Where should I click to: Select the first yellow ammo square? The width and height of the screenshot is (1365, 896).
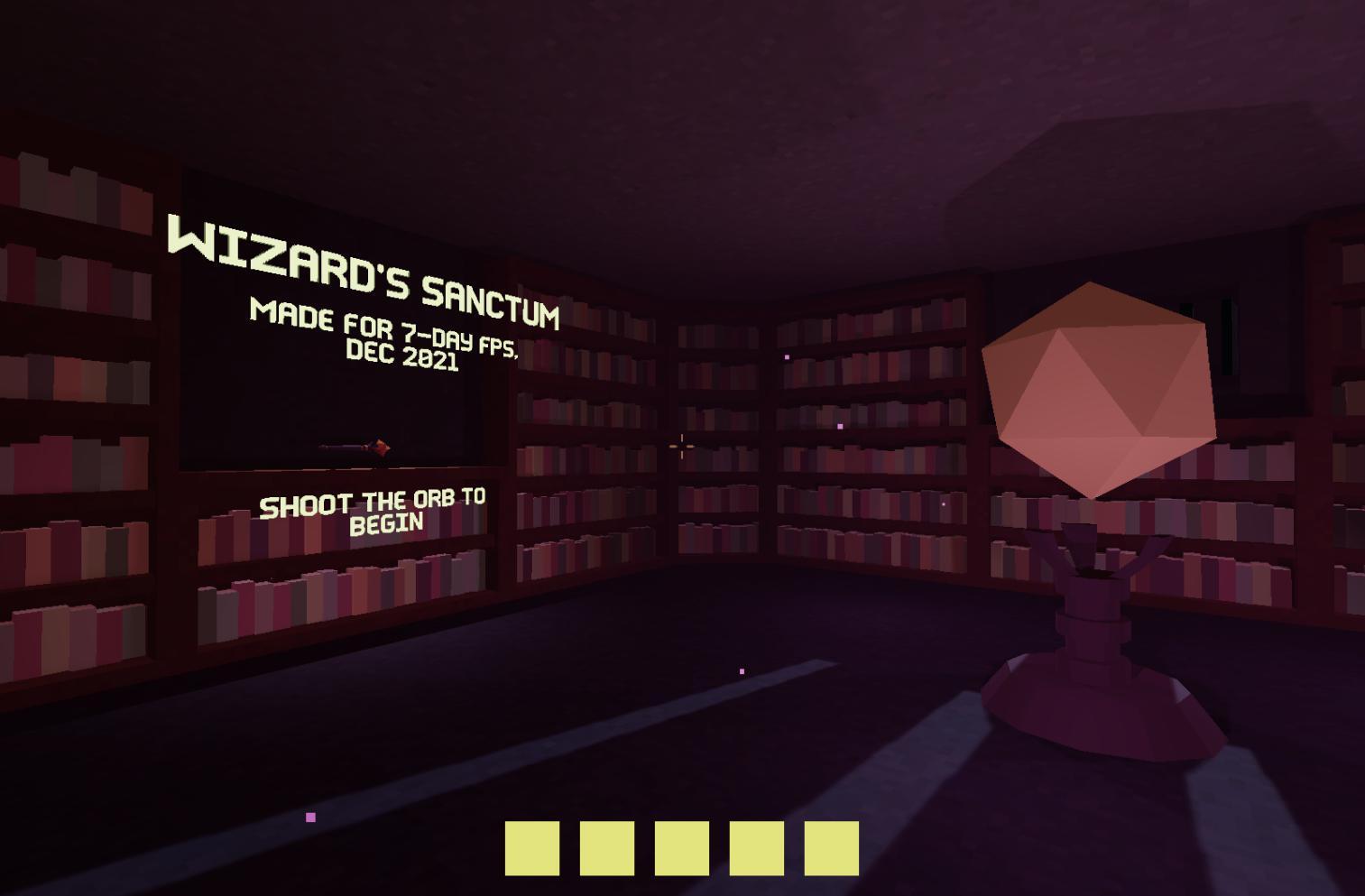point(532,846)
